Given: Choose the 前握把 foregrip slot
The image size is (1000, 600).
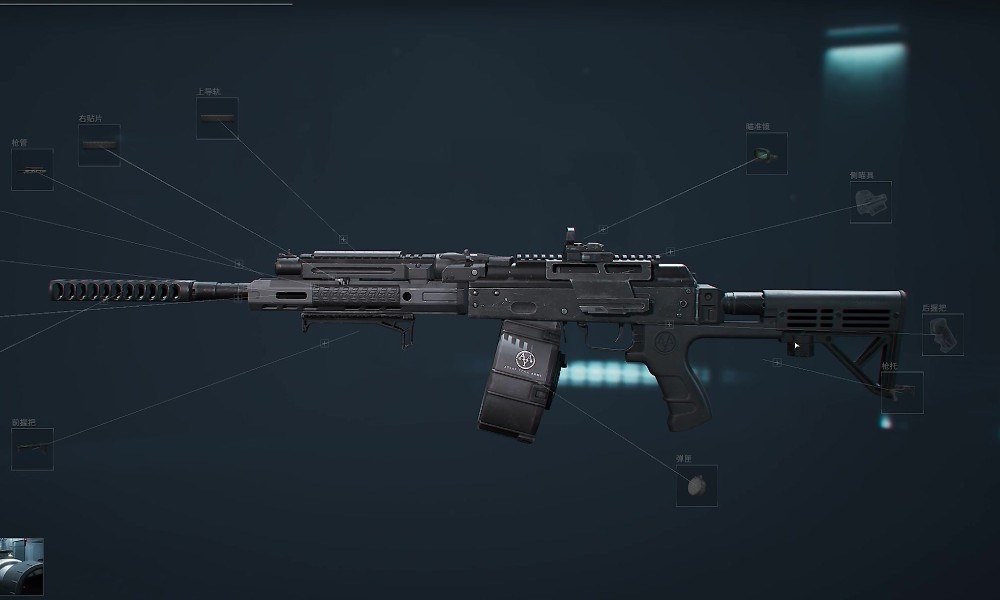Looking at the screenshot, I should [32, 449].
